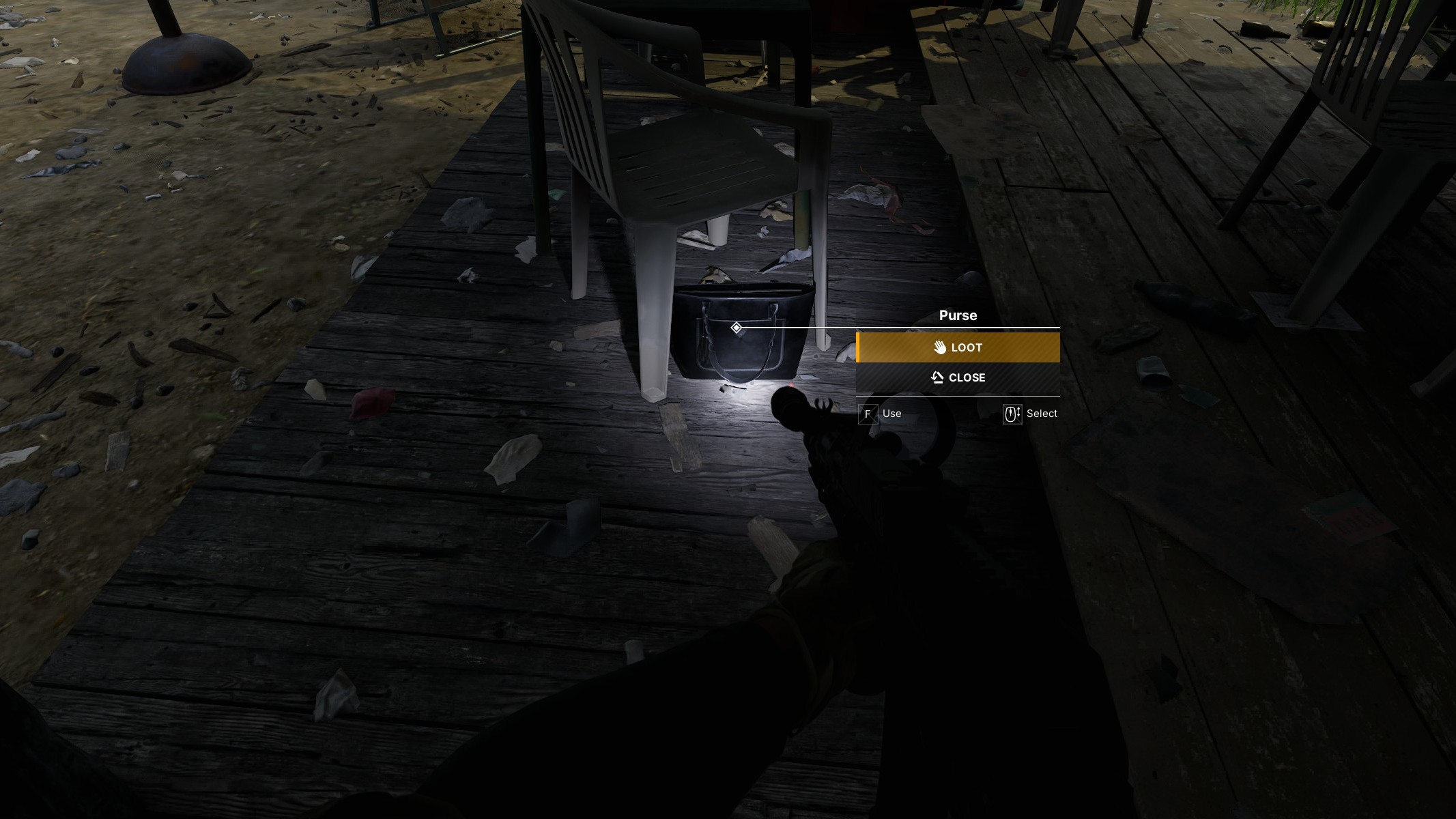
Task: Select Close in the purse interaction menu
Action: pos(958,377)
